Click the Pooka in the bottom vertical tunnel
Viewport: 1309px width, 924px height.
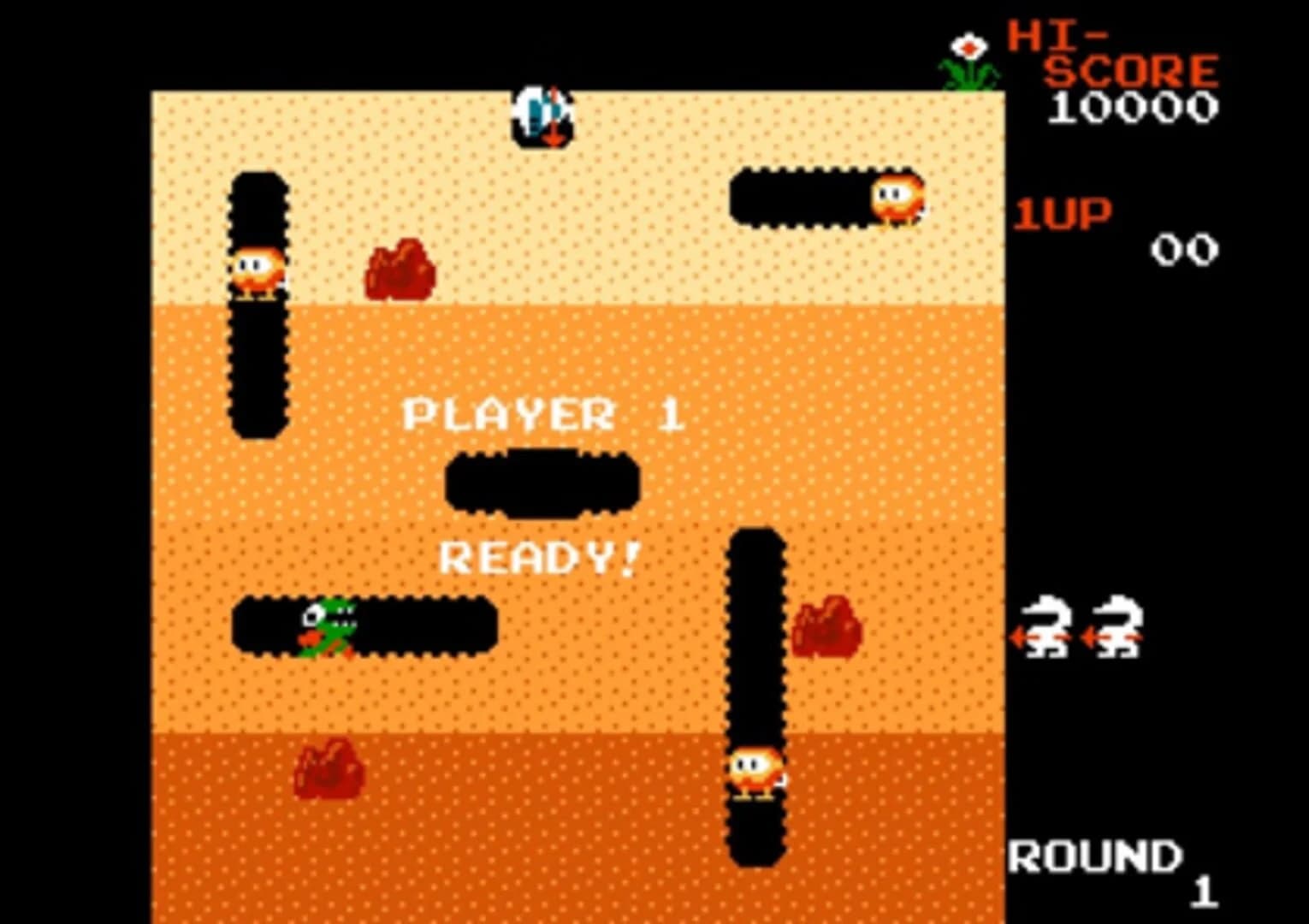[x=756, y=768]
